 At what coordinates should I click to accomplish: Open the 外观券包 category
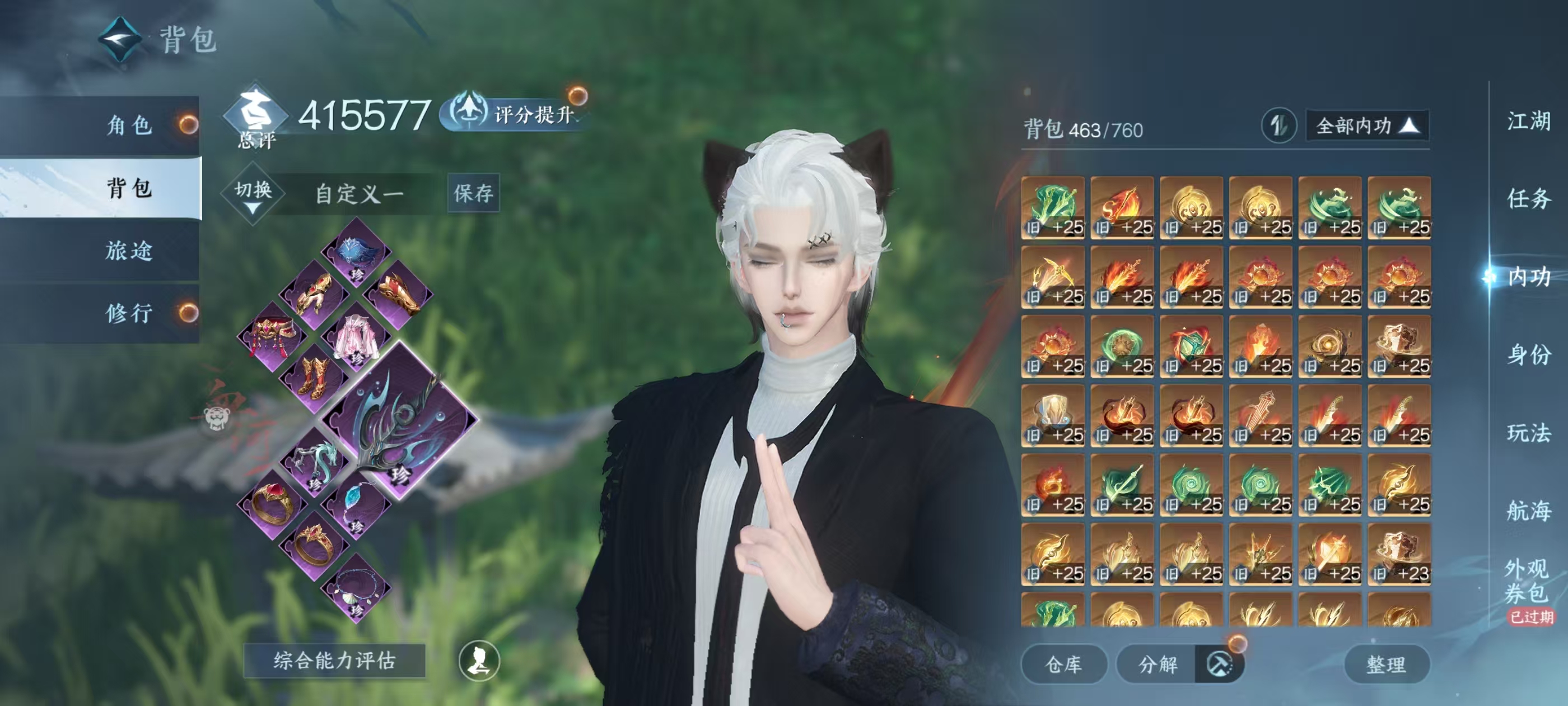click(1527, 581)
